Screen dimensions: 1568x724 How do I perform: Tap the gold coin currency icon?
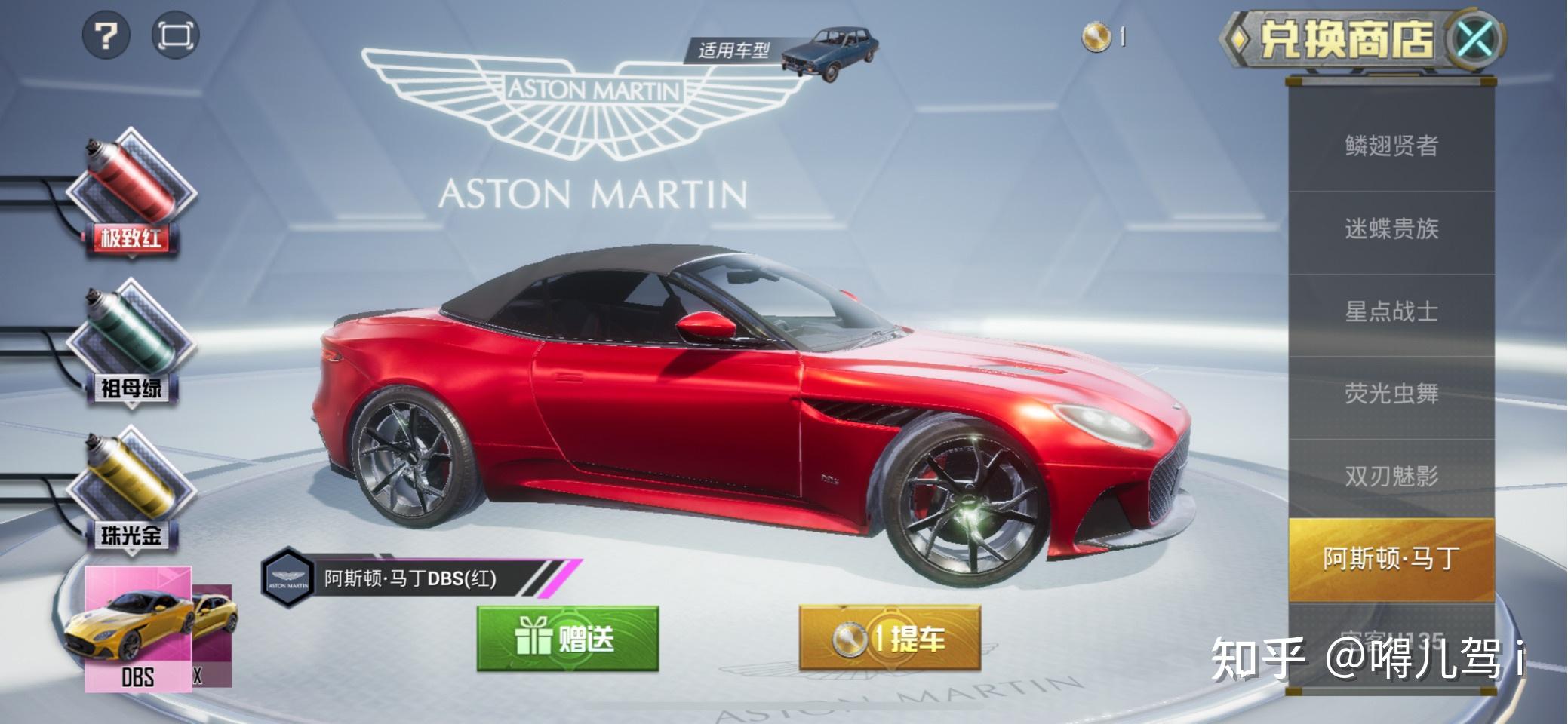(1096, 36)
